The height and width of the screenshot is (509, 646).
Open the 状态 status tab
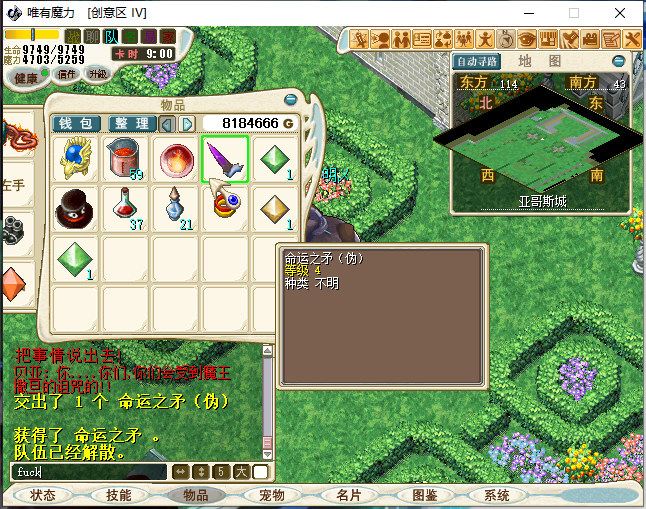click(43, 495)
